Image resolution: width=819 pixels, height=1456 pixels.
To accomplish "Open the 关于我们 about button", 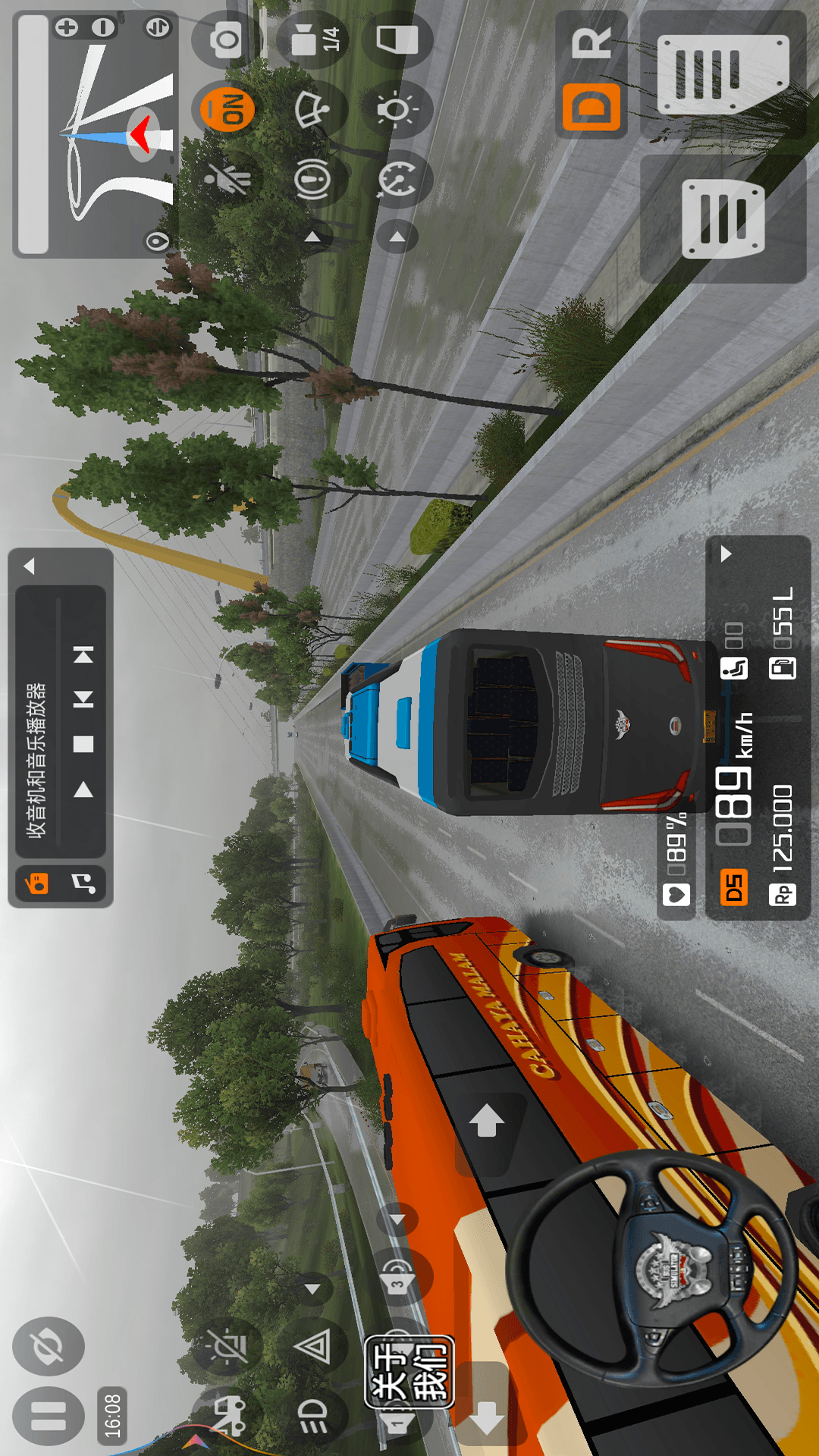I will pos(409,1372).
